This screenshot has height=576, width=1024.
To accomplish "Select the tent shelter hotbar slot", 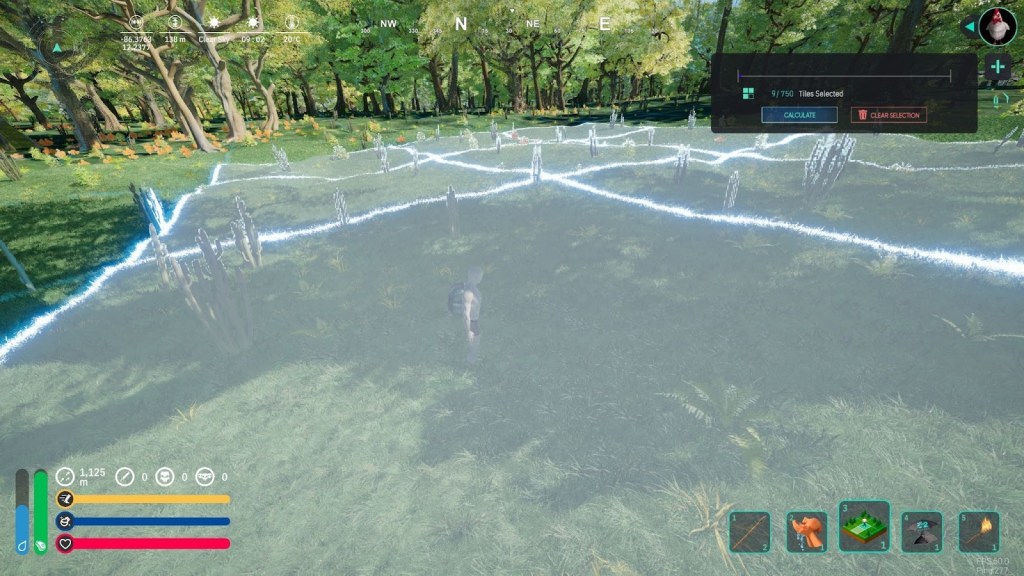I will coord(922,532).
